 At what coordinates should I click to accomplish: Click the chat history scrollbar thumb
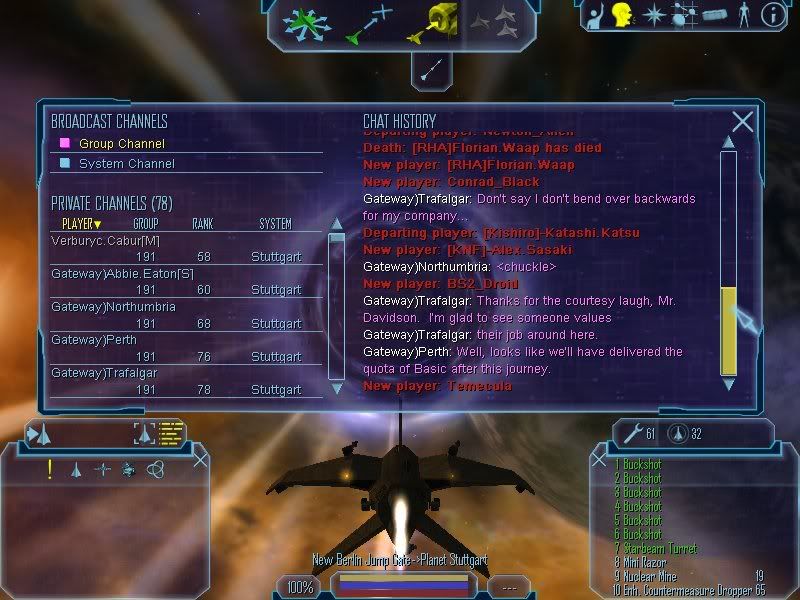click(x=729, y=330)
